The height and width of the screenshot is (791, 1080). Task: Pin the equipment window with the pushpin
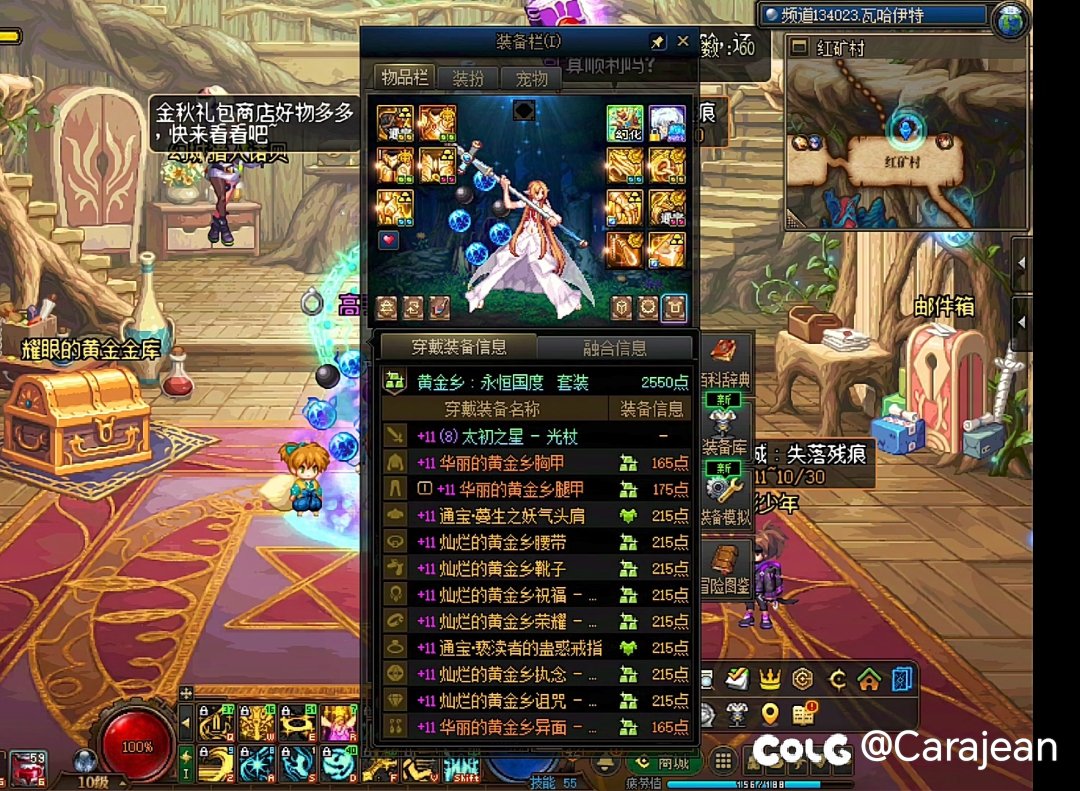coord(657,42)
